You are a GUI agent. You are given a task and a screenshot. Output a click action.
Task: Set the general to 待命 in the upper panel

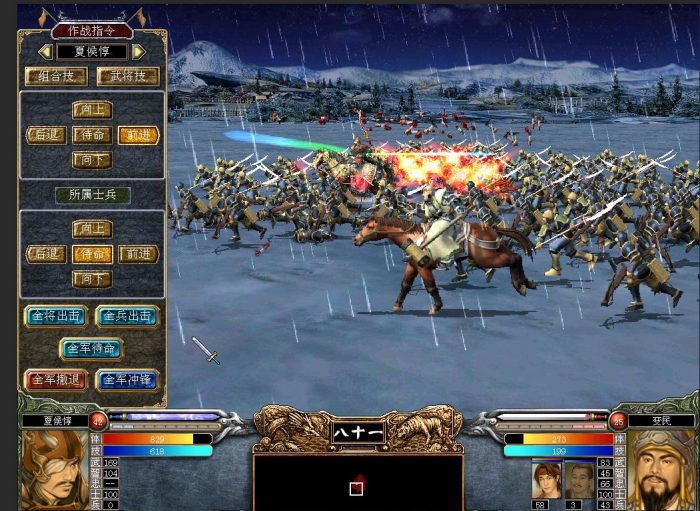pos(92,135)
